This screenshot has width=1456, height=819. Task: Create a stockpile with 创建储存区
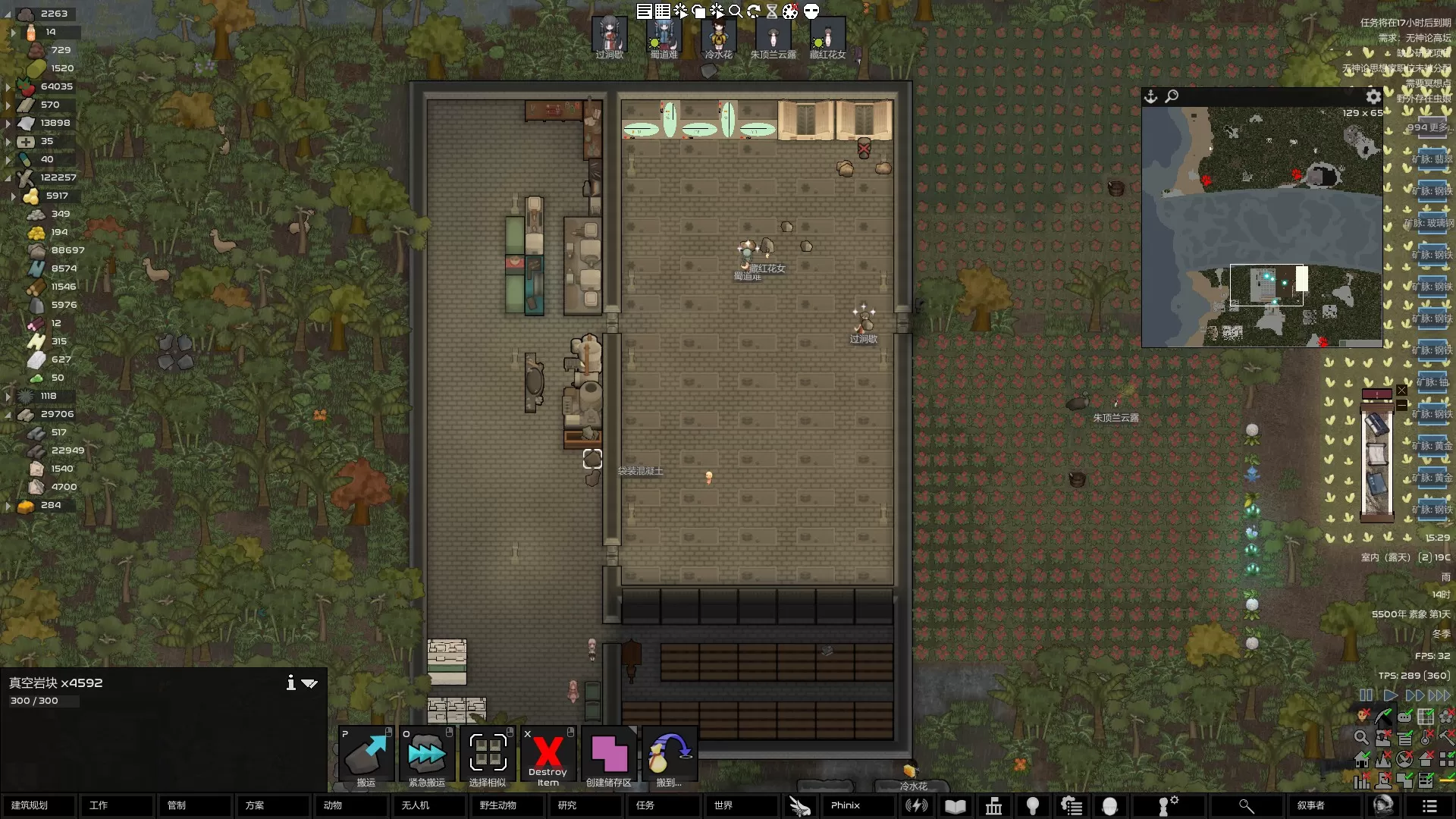point(609,756)
